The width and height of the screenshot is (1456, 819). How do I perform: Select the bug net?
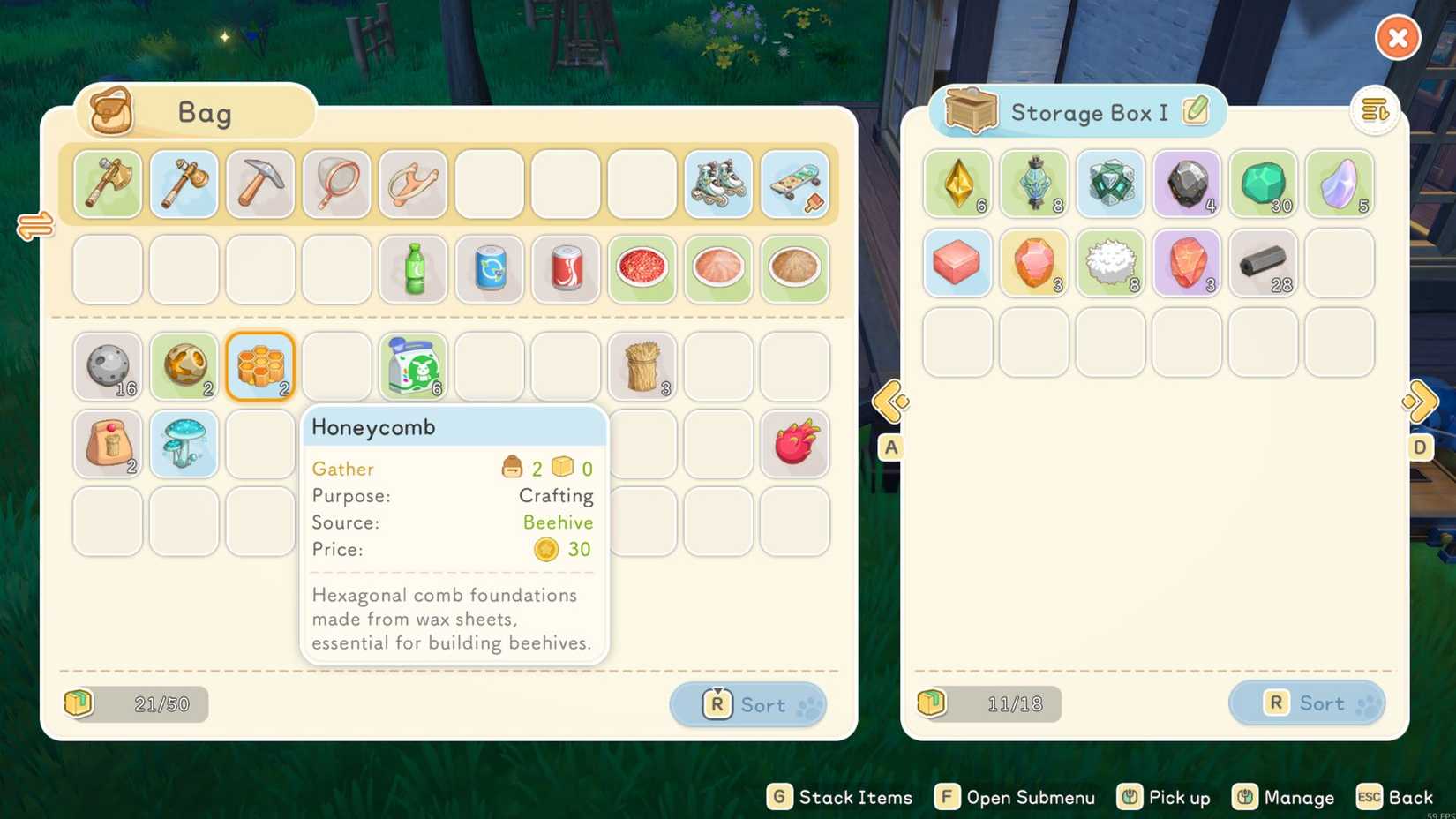click(336, 184)
